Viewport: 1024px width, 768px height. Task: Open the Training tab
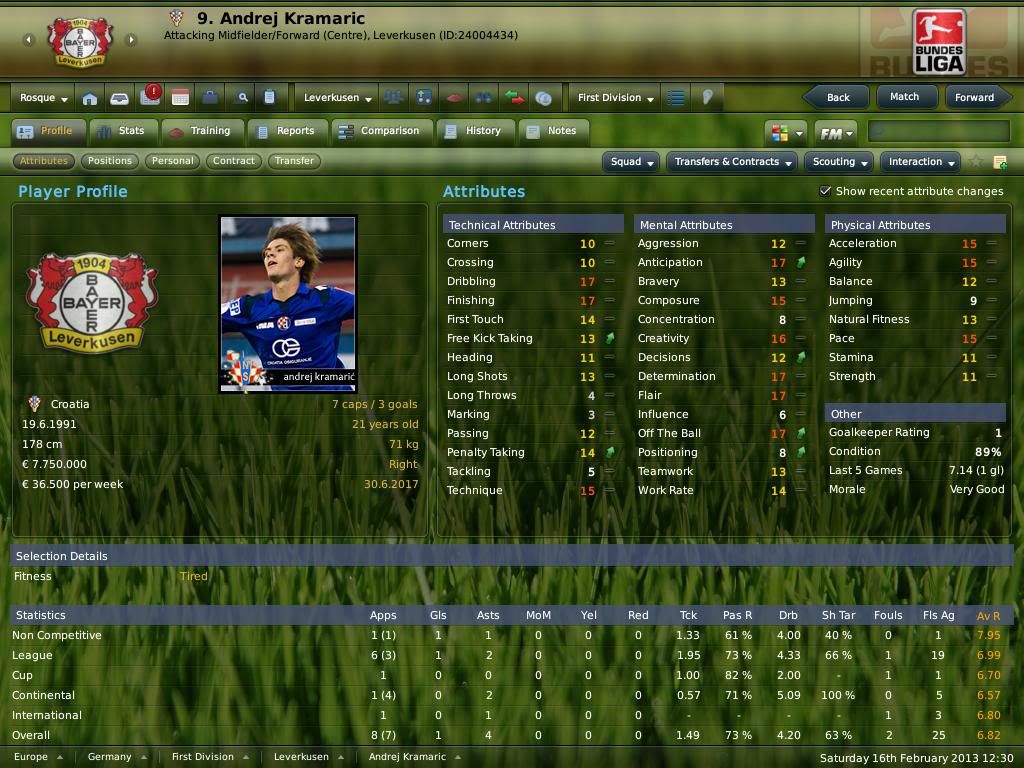click(199, 131)
